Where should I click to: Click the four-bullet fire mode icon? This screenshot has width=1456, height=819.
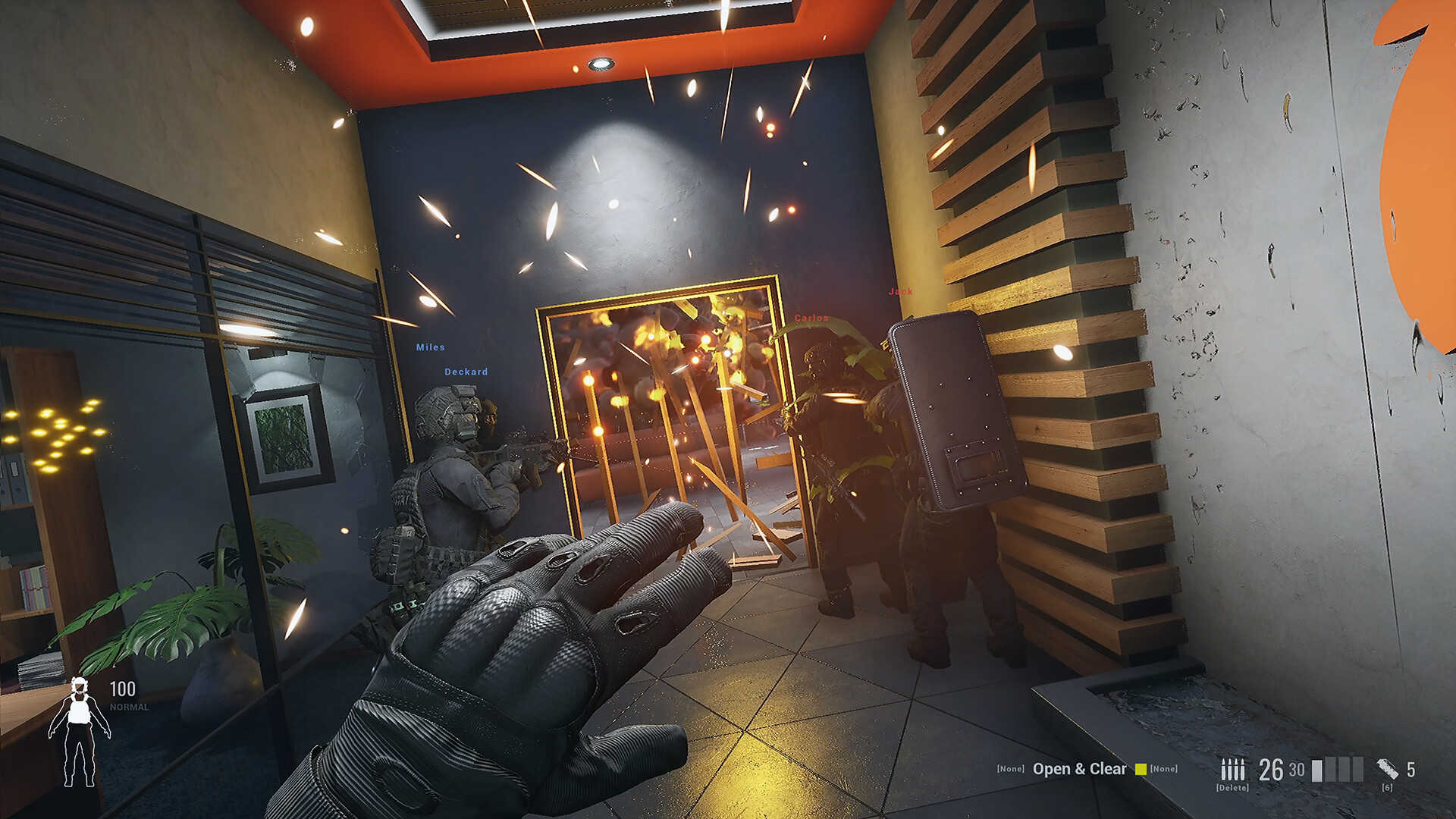pyautogui.click(x=1232, y=769)
